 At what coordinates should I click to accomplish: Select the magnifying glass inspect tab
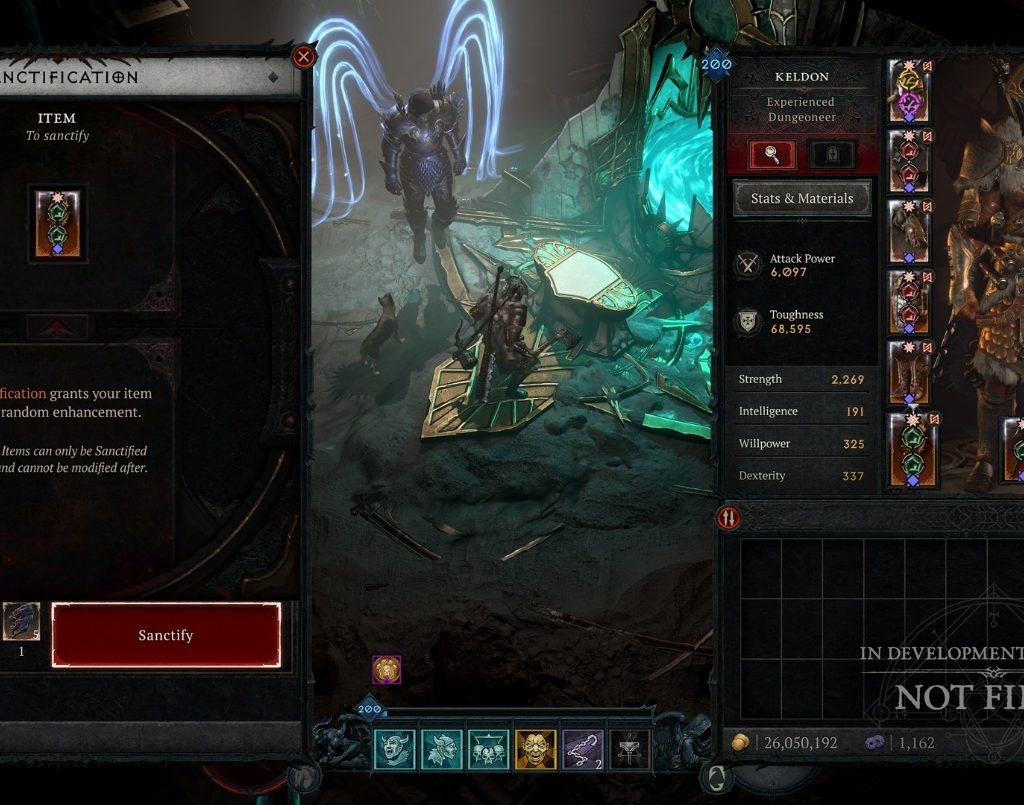click(x=772, y=154)
